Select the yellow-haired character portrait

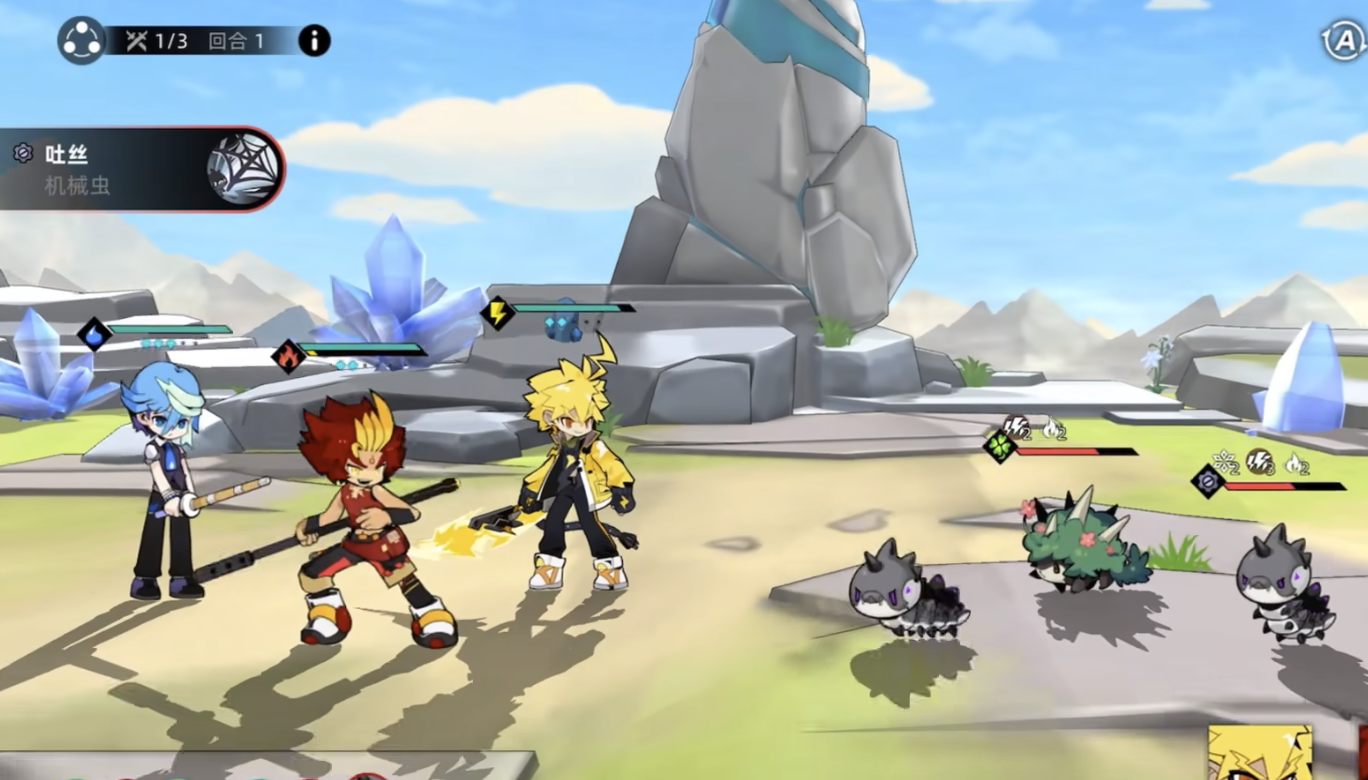click(1259, 753)
